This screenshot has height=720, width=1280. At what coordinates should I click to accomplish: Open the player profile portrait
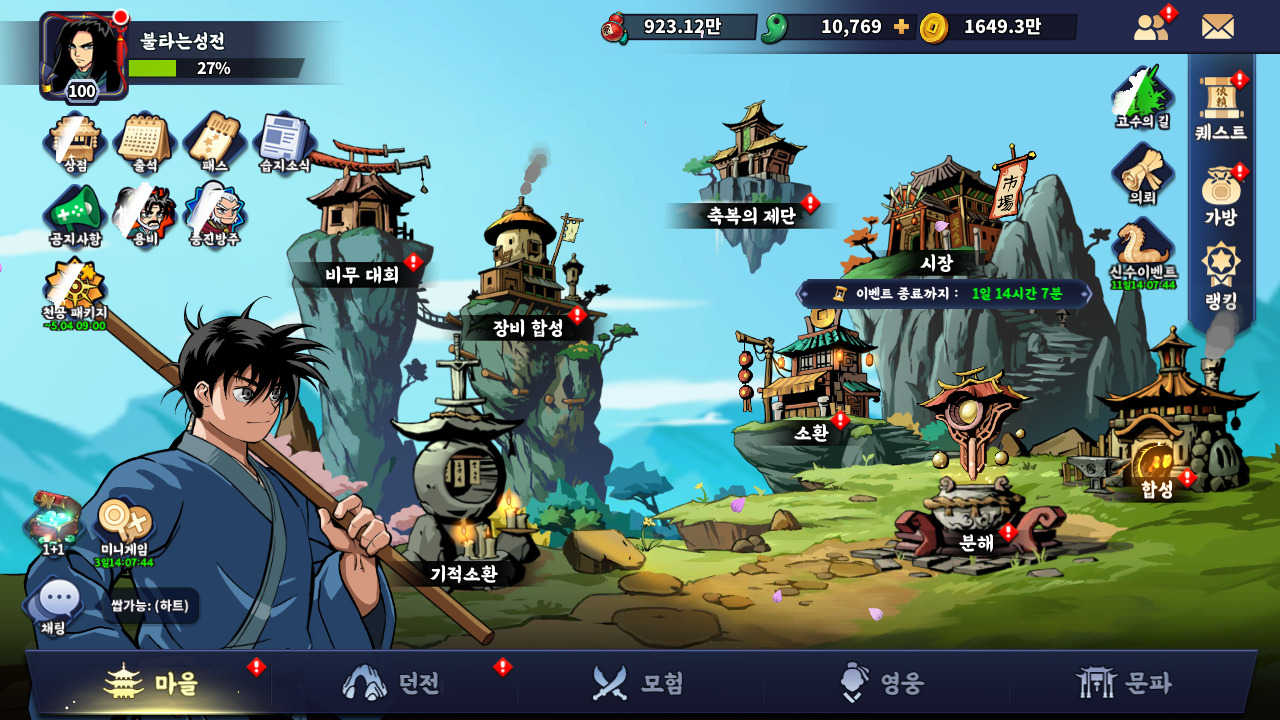[x=83, y=55]
